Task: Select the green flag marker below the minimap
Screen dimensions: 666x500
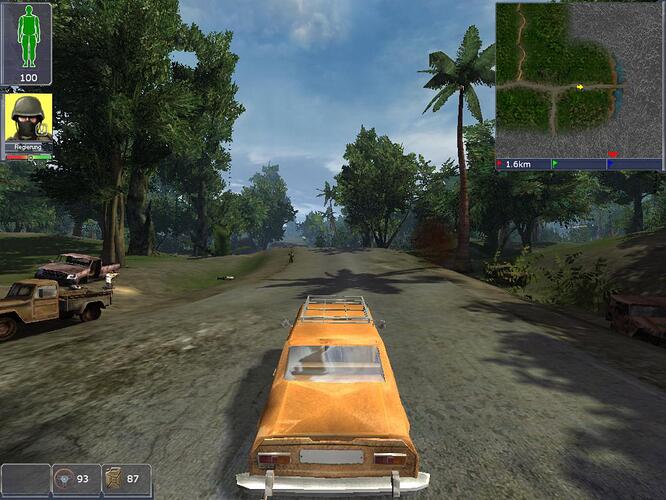Action: pos(554,163)
